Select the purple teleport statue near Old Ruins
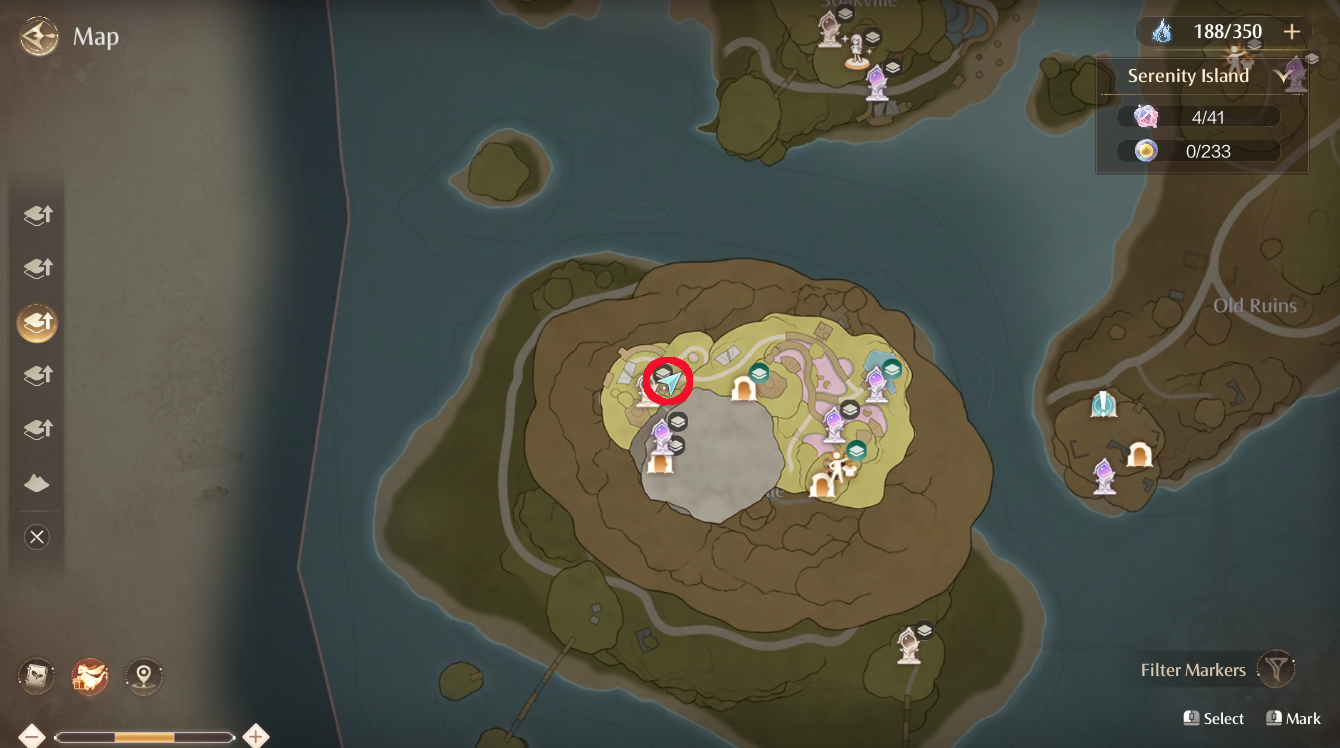The image size is (1340, 748). [x=1104, y=479]
